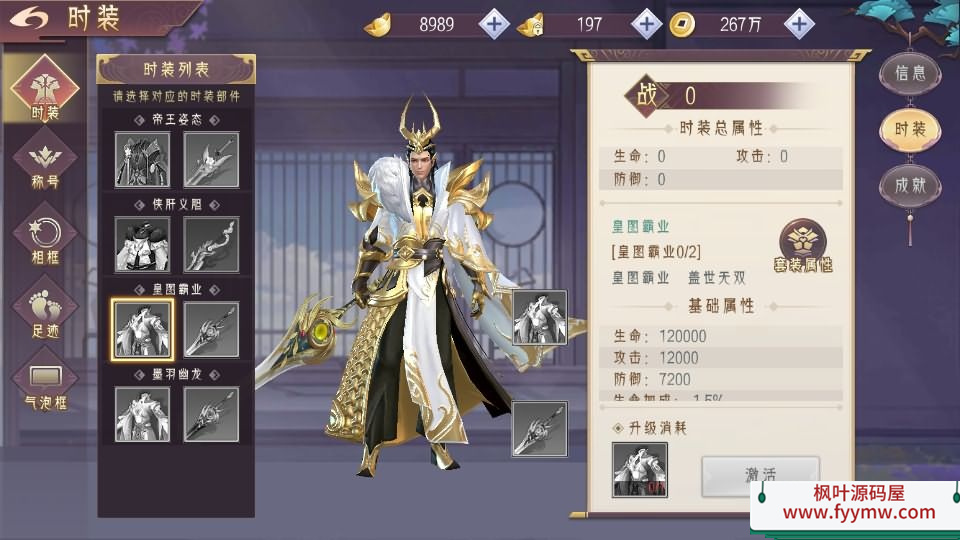Pick the 墨羽幽龙 weapon skin thumbnail
960x540 pixels.
tap(211, 414)
